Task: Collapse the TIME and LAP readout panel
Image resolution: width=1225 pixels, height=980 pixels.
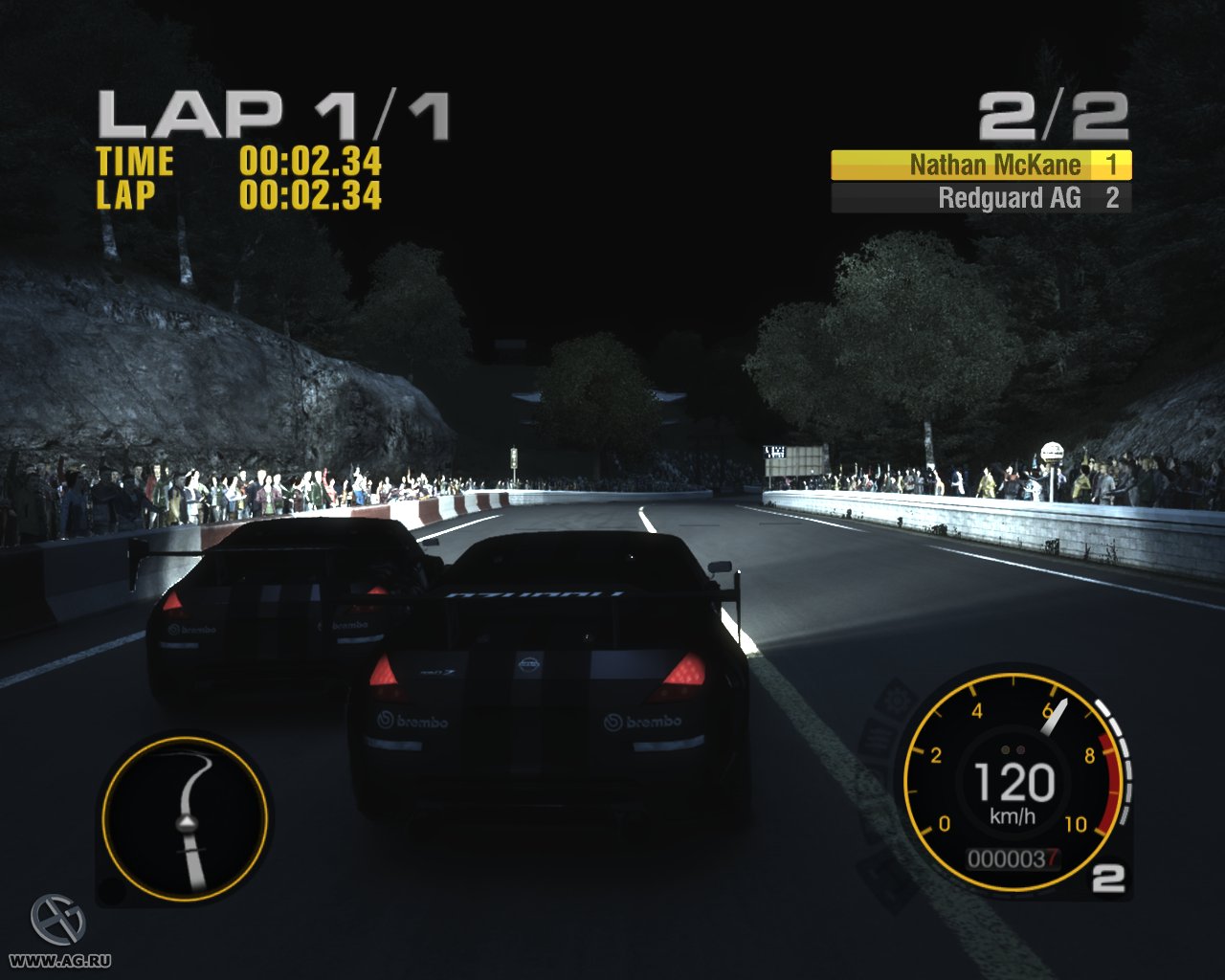Action: pos(239,180)
